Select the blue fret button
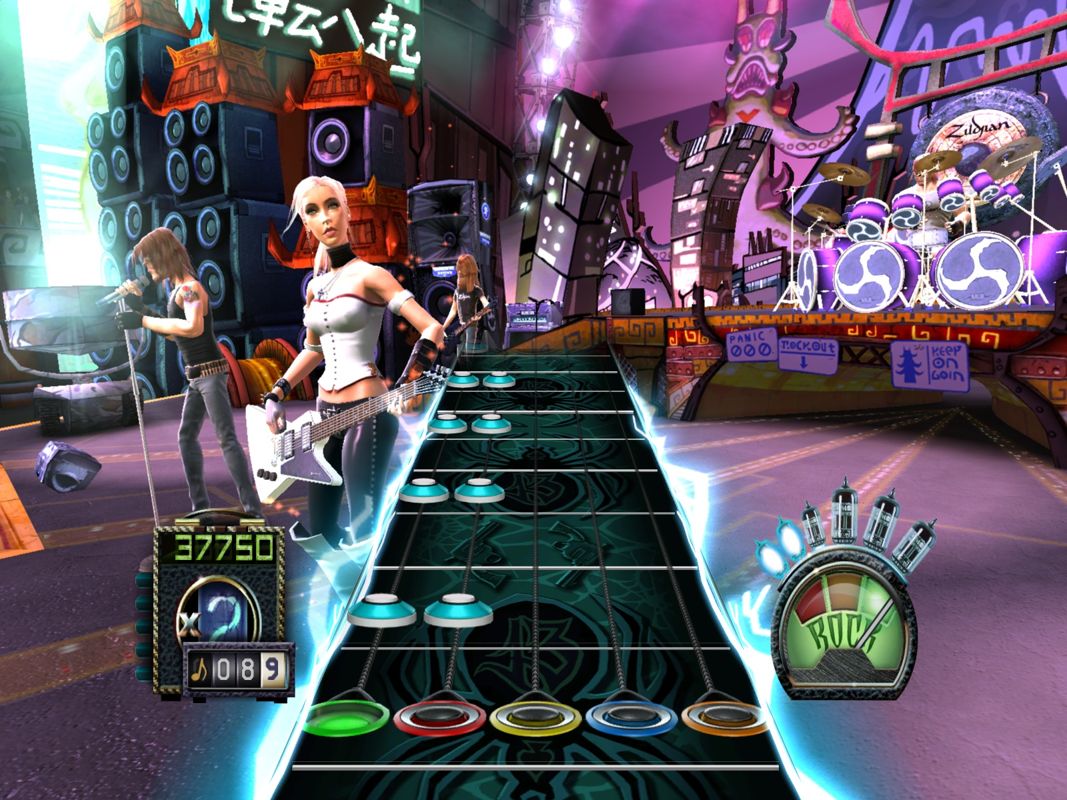Viewport: 1067px width, 800px height. [630, 717]
